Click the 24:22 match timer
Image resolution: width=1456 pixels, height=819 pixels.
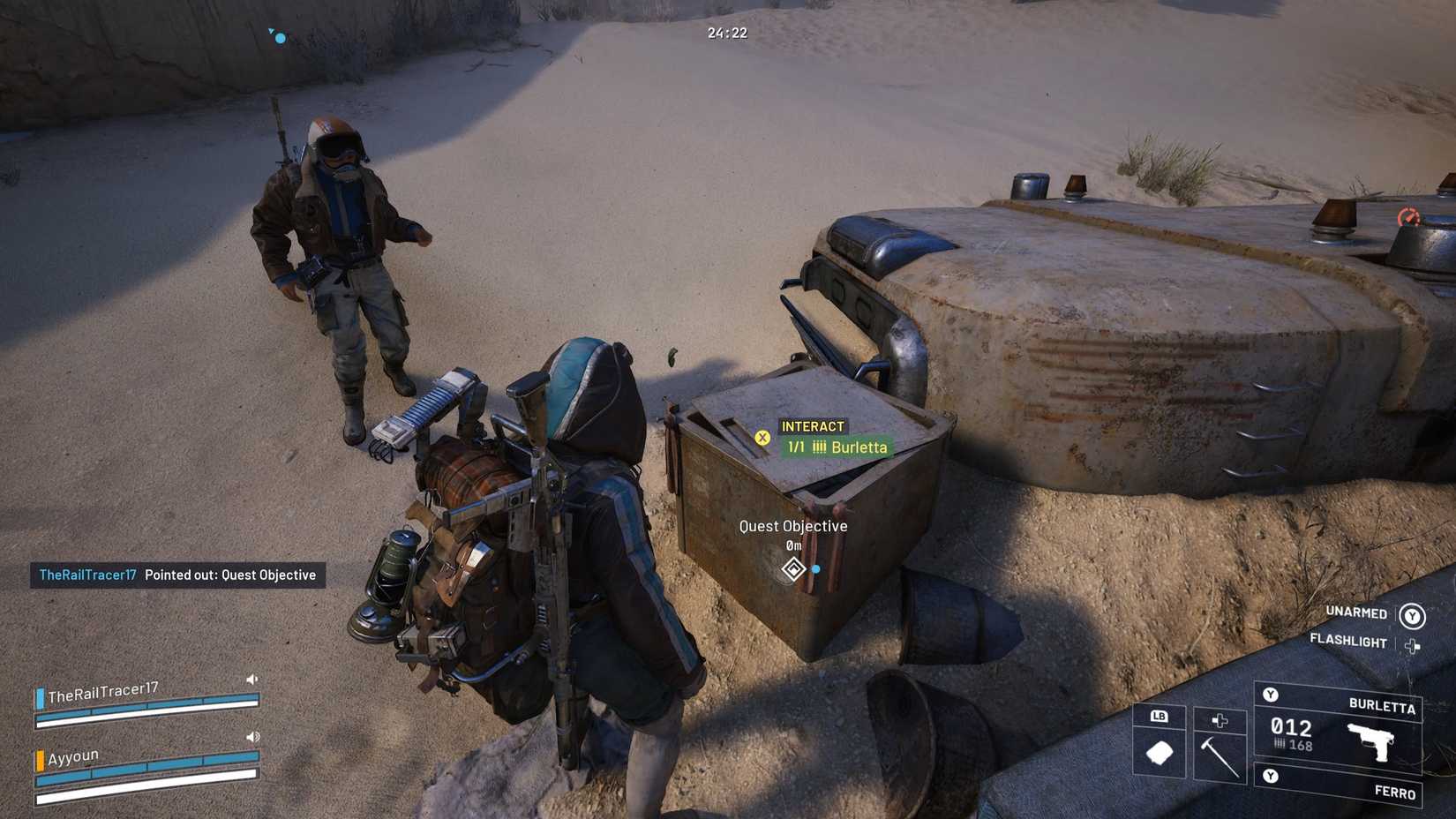(x=725, y=33)
